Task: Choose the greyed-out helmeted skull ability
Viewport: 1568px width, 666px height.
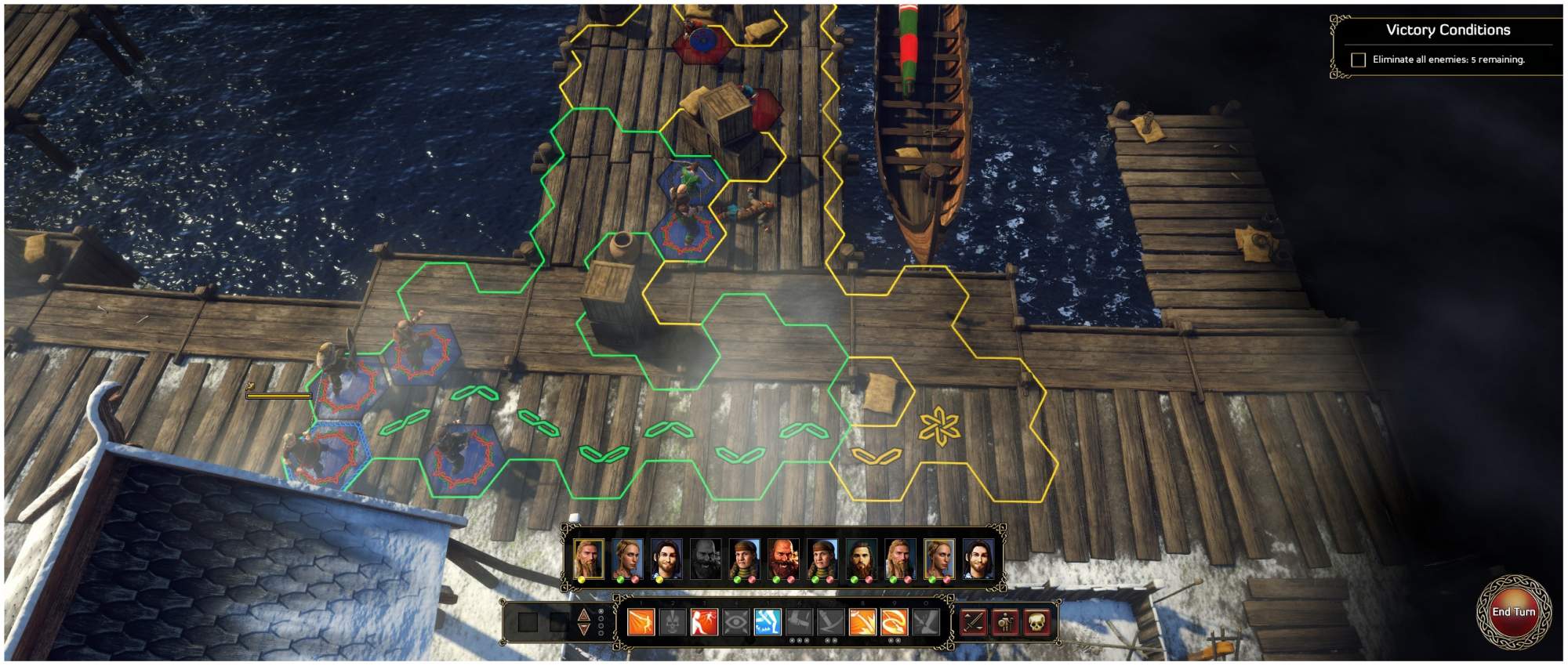Action: coord(673,623)
